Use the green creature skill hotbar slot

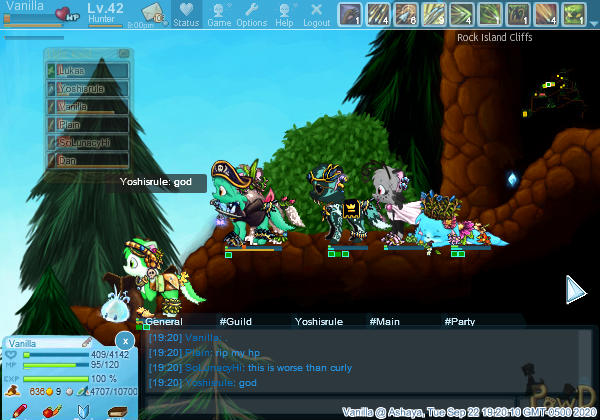[x=573, y=14]
